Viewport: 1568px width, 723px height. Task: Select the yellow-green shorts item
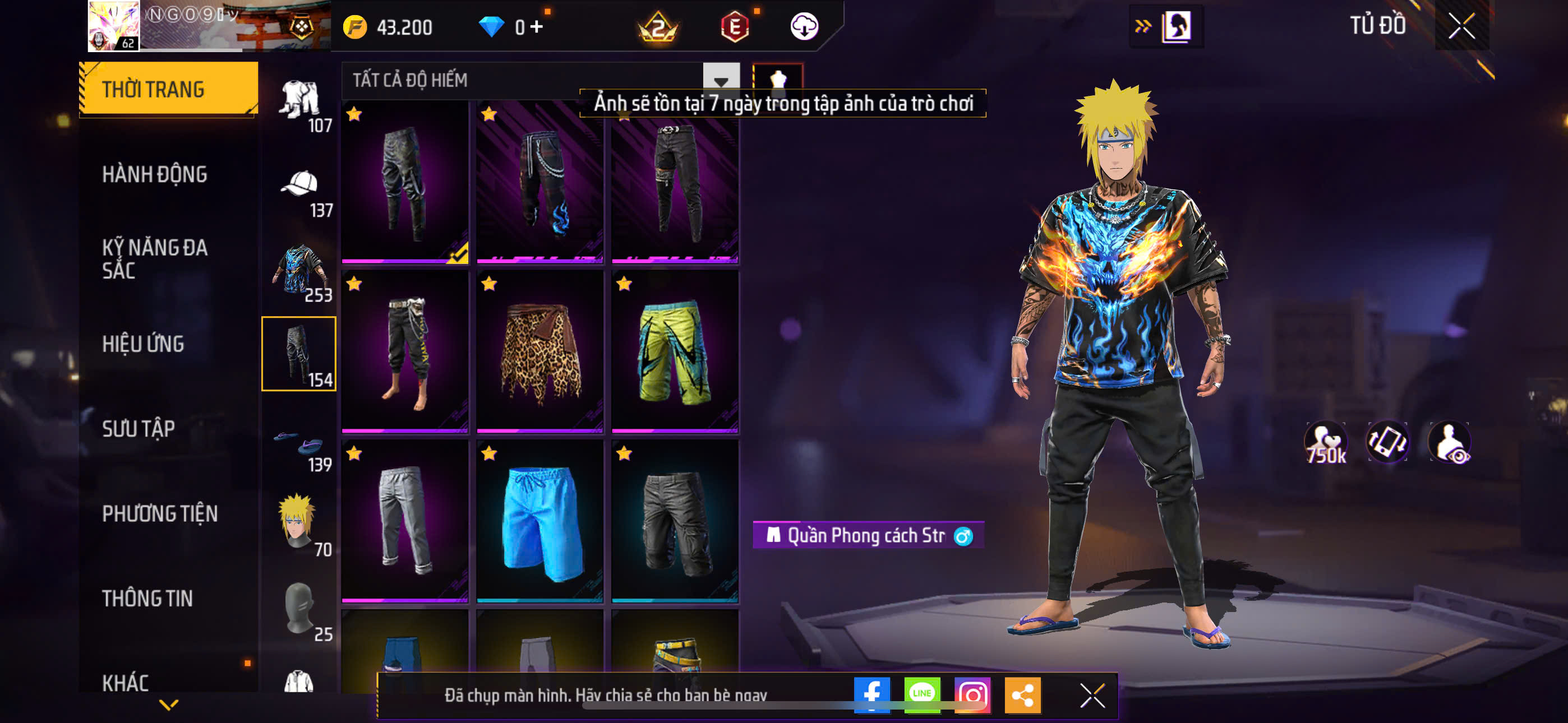click(675, 351)
